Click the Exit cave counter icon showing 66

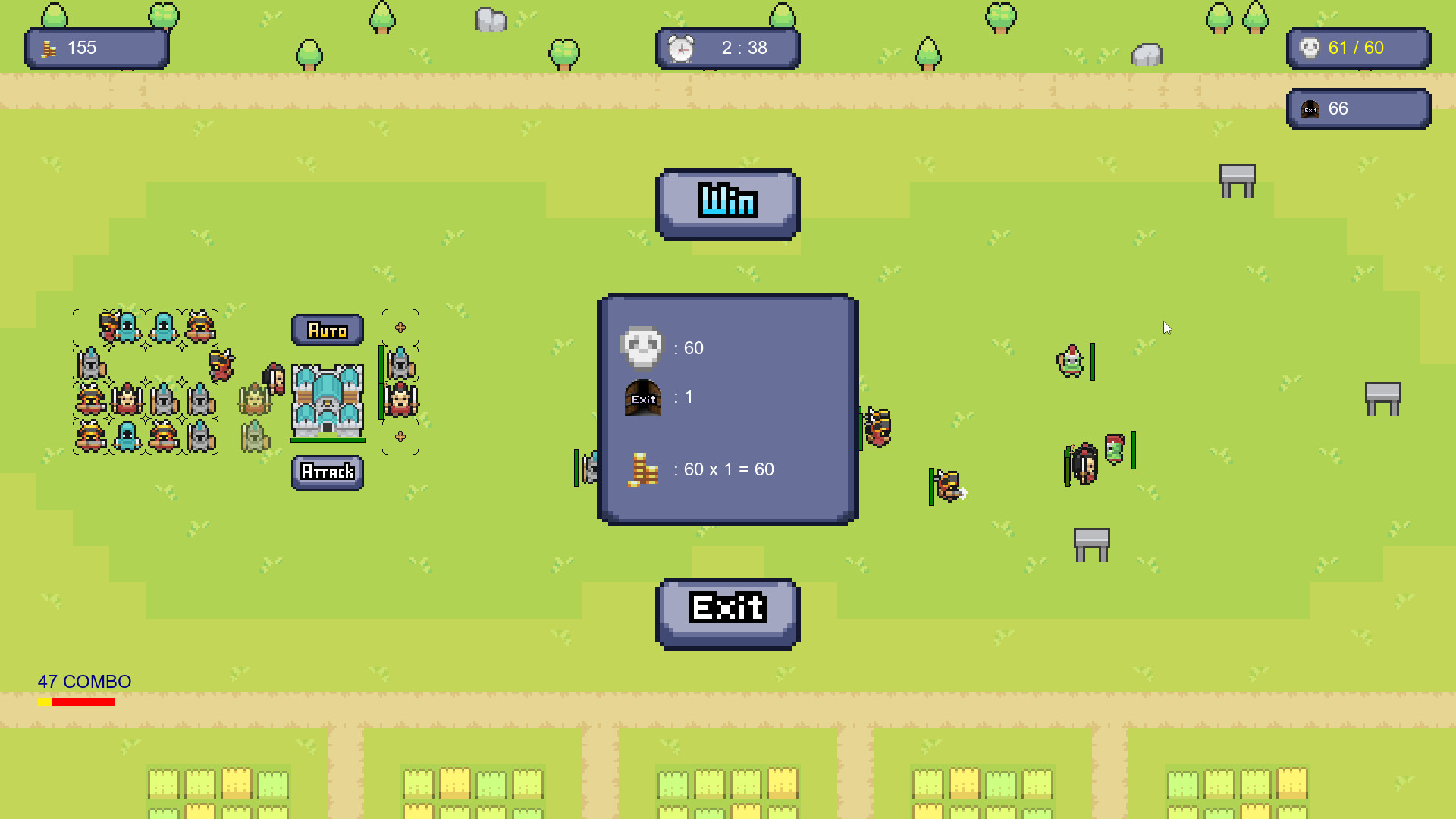point(1309,108)
